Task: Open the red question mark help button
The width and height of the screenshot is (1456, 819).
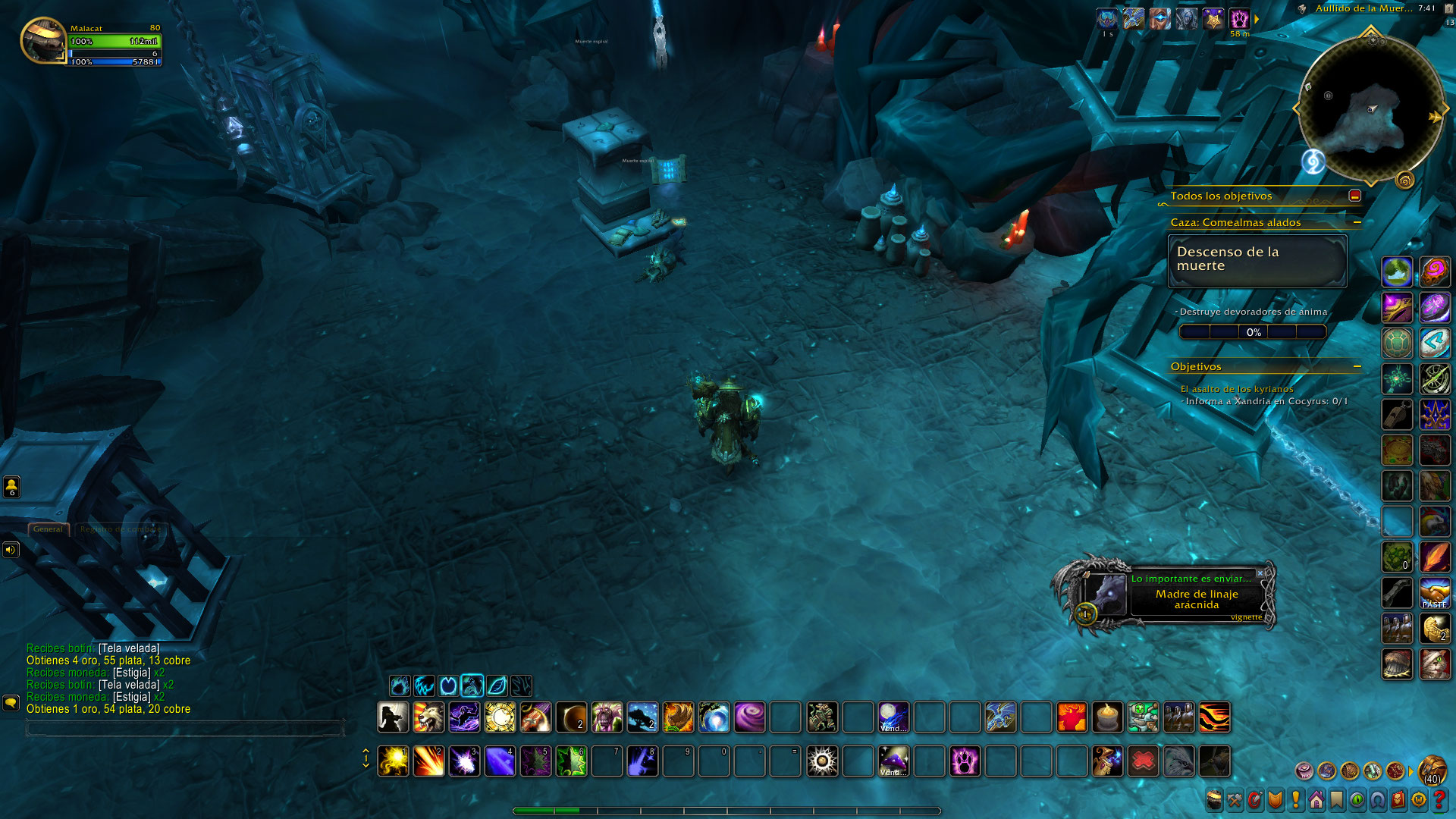Action: click(x=1439, y=800)
